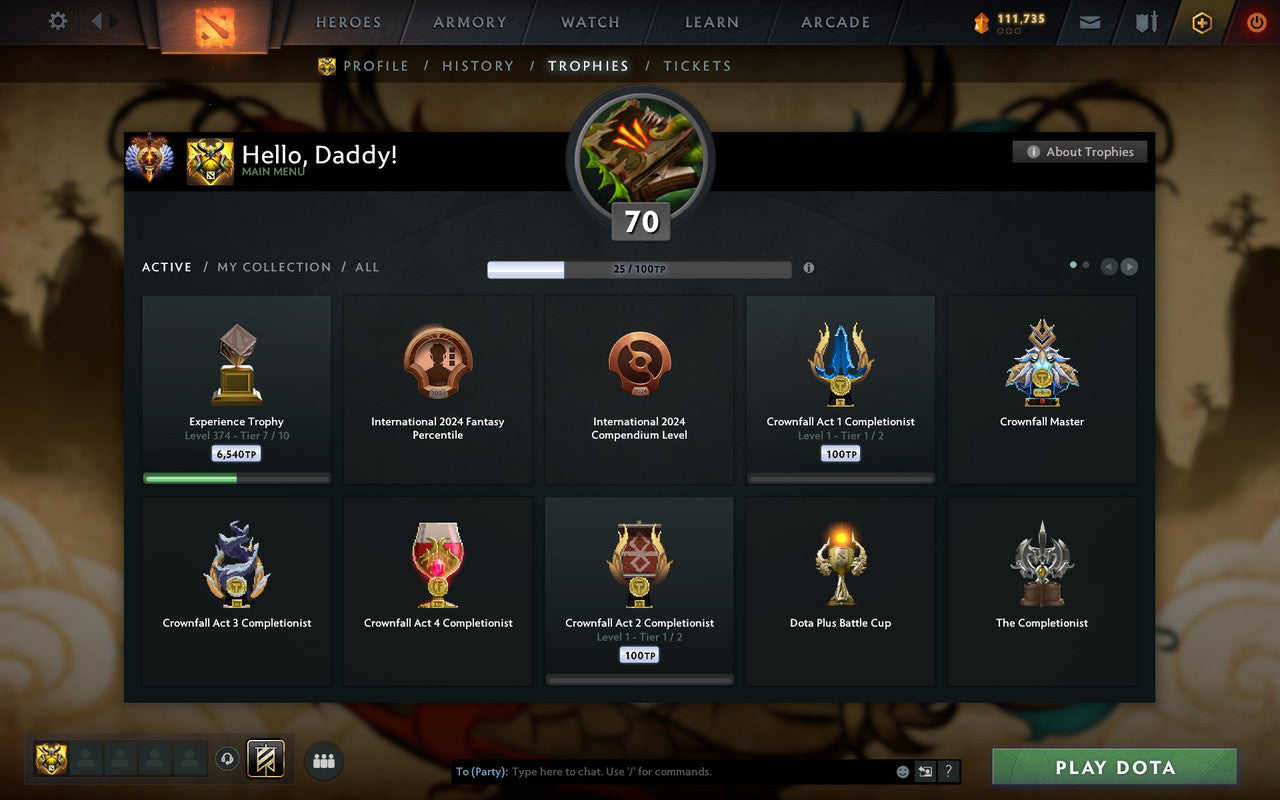
Task: Open the Dota Plus hexagon icon
Action: [1201, 21]
